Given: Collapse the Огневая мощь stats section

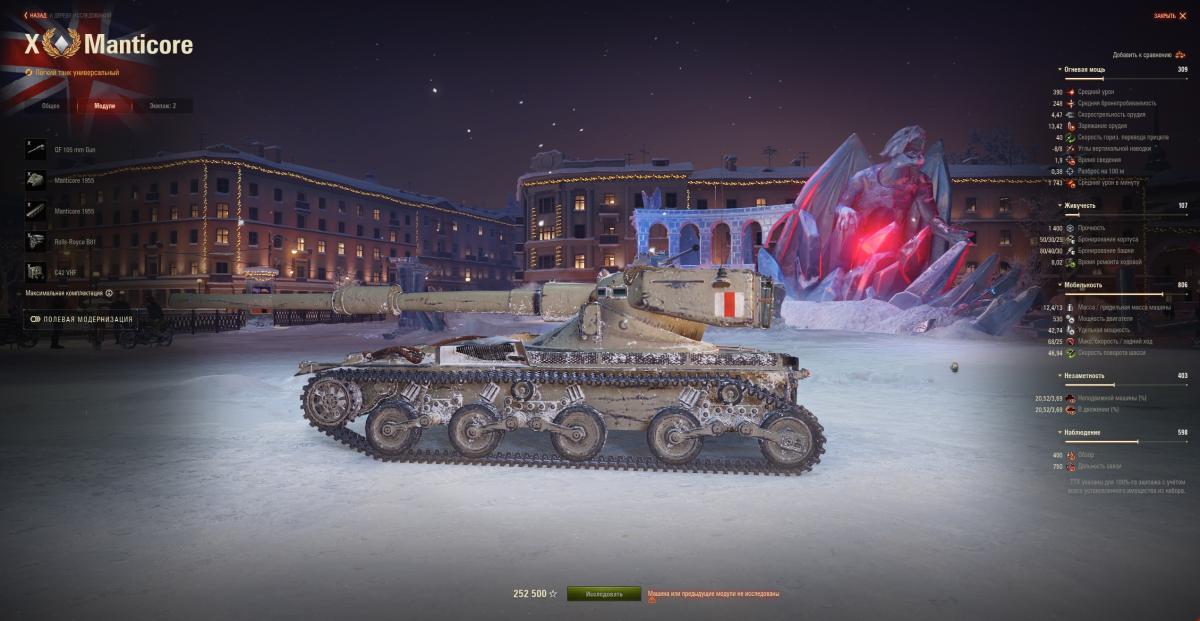Looking at the screenshot, I should [1082, 70].
